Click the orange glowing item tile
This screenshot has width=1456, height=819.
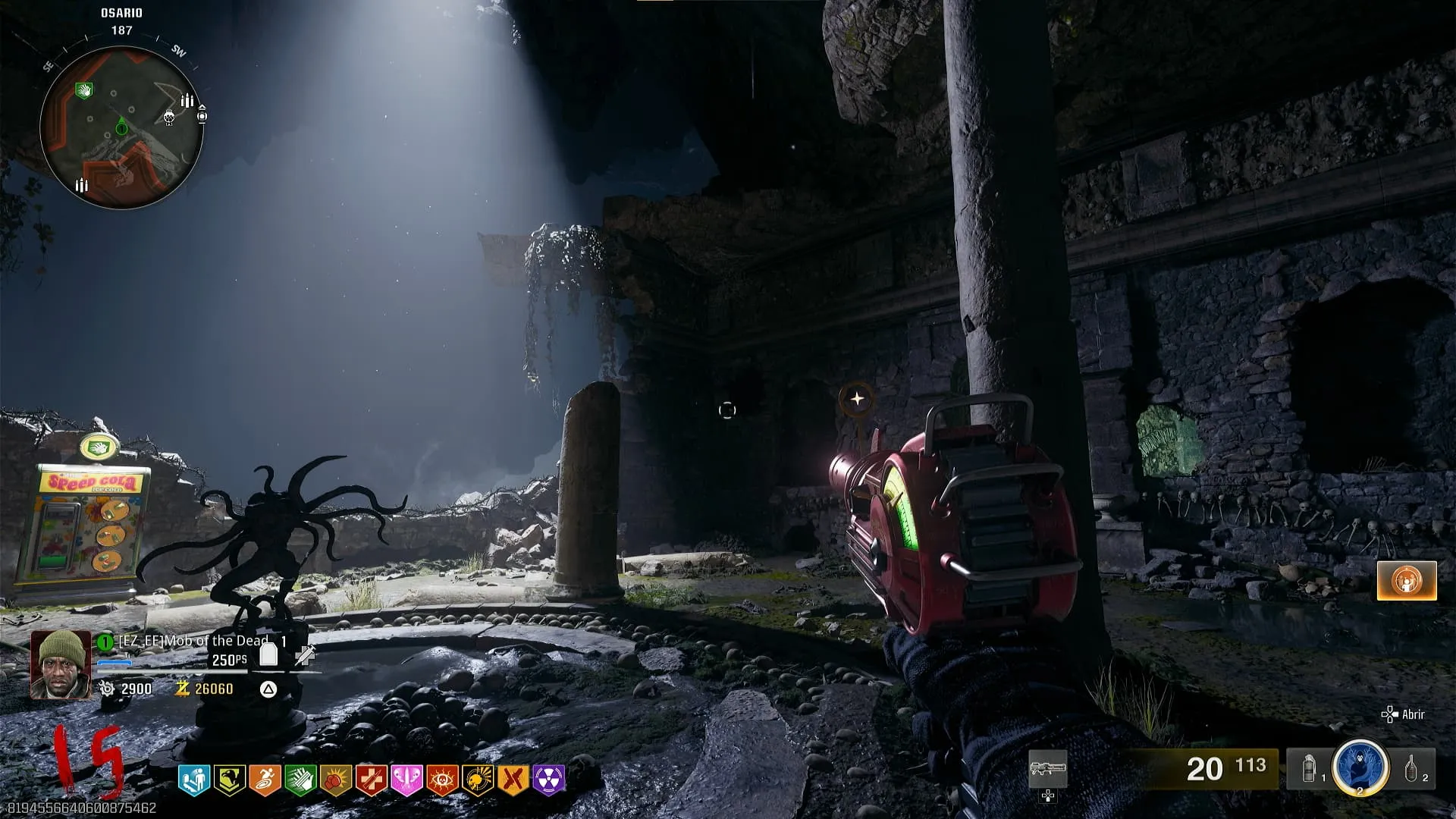[1407, 581]
